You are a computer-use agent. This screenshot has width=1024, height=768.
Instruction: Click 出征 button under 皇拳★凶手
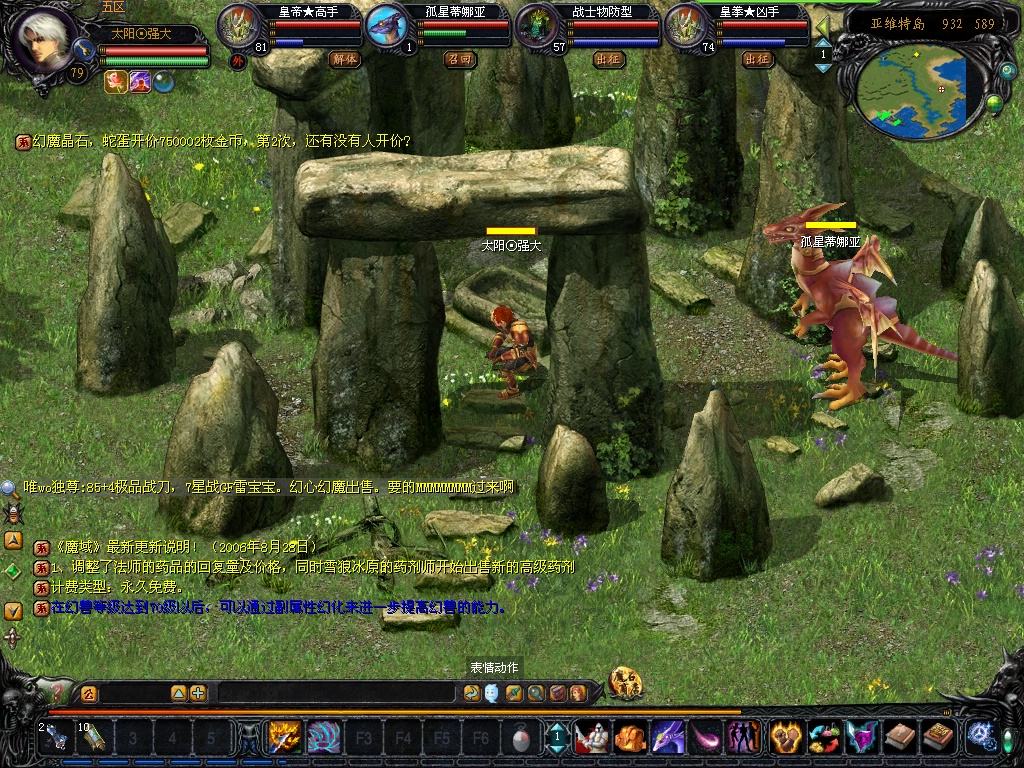click(757, 59)
